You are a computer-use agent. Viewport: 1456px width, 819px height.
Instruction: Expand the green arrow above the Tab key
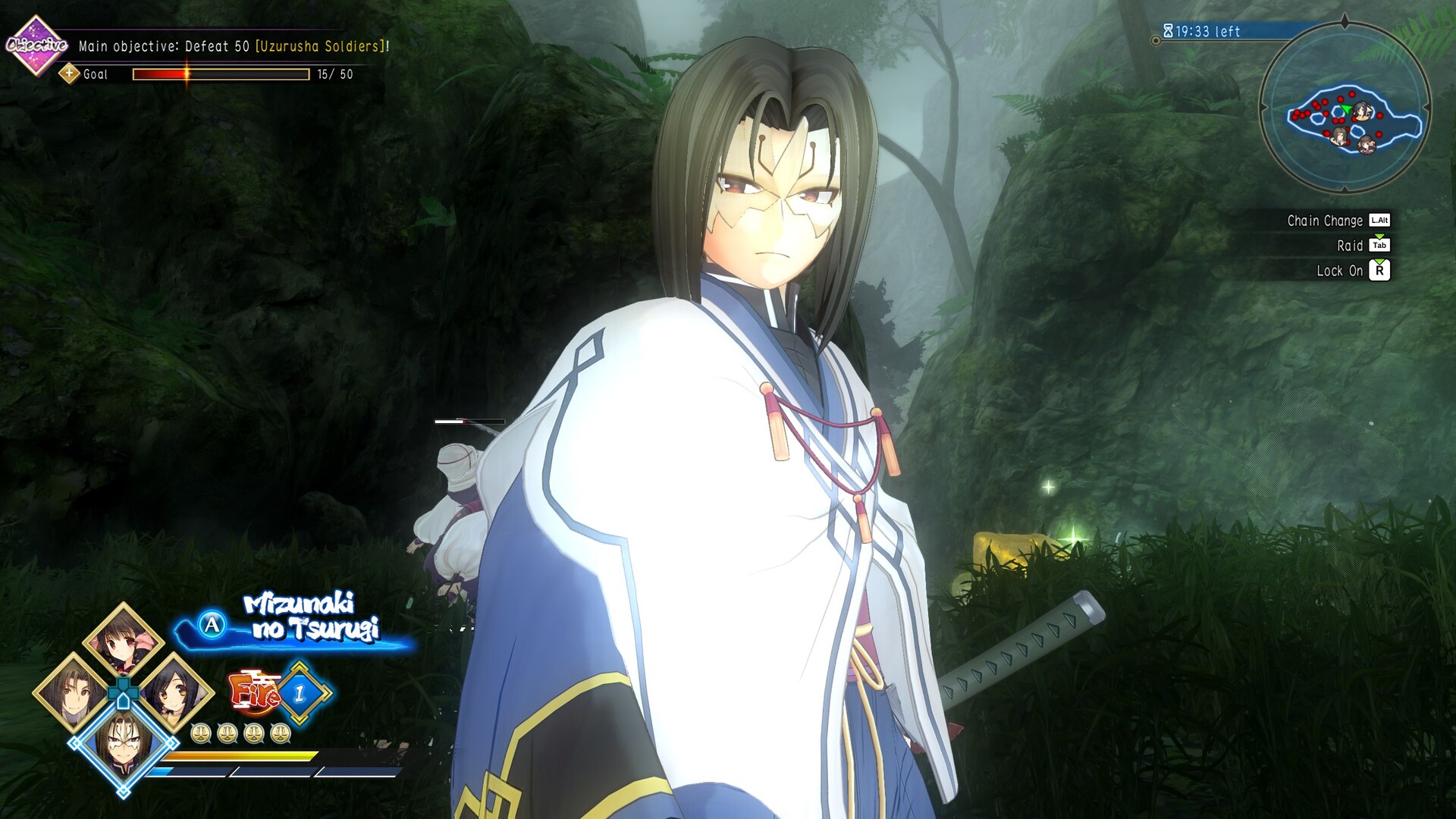tap(1379, 235)
